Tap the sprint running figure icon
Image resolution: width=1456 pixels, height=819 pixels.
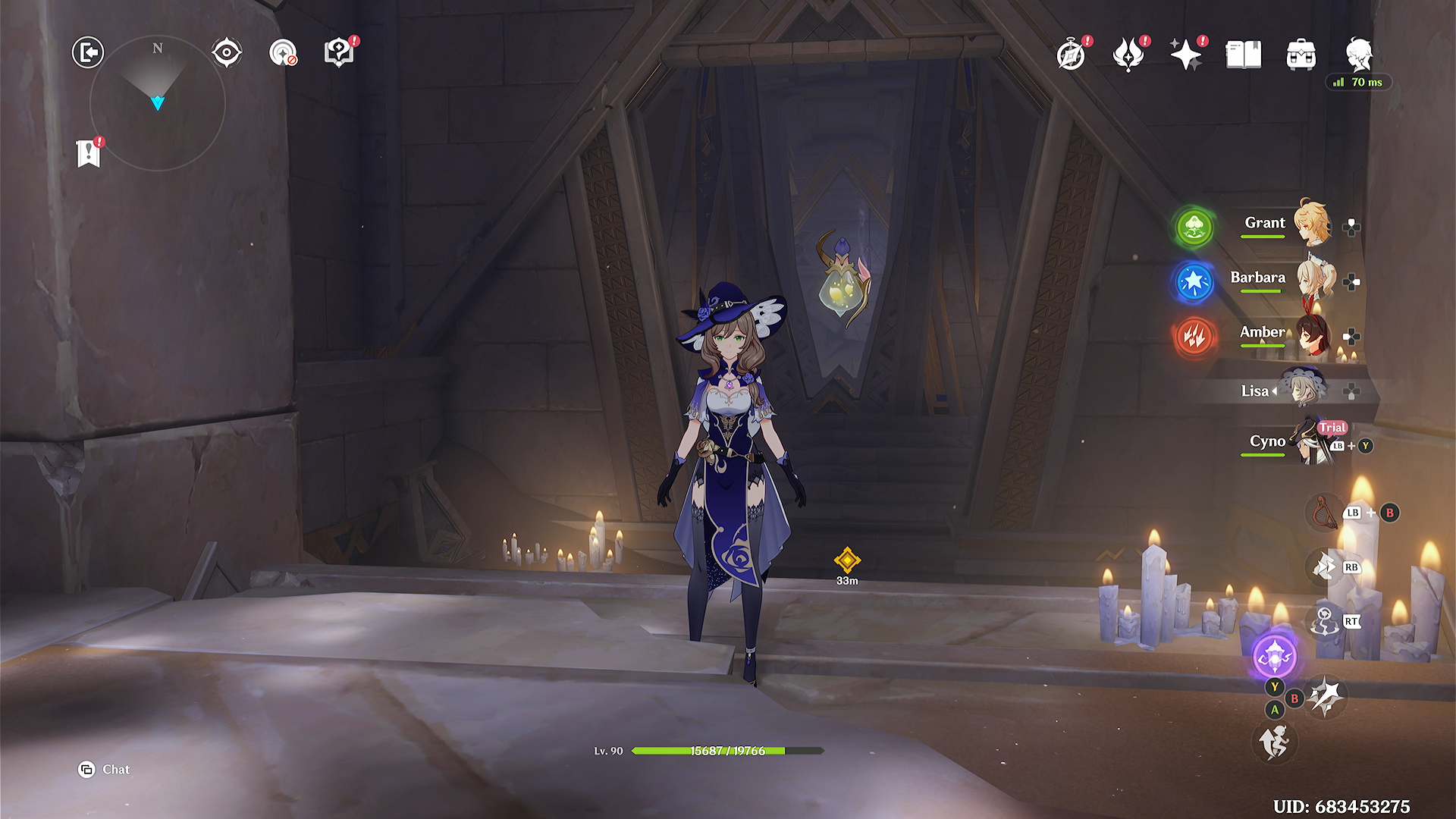1275,742
